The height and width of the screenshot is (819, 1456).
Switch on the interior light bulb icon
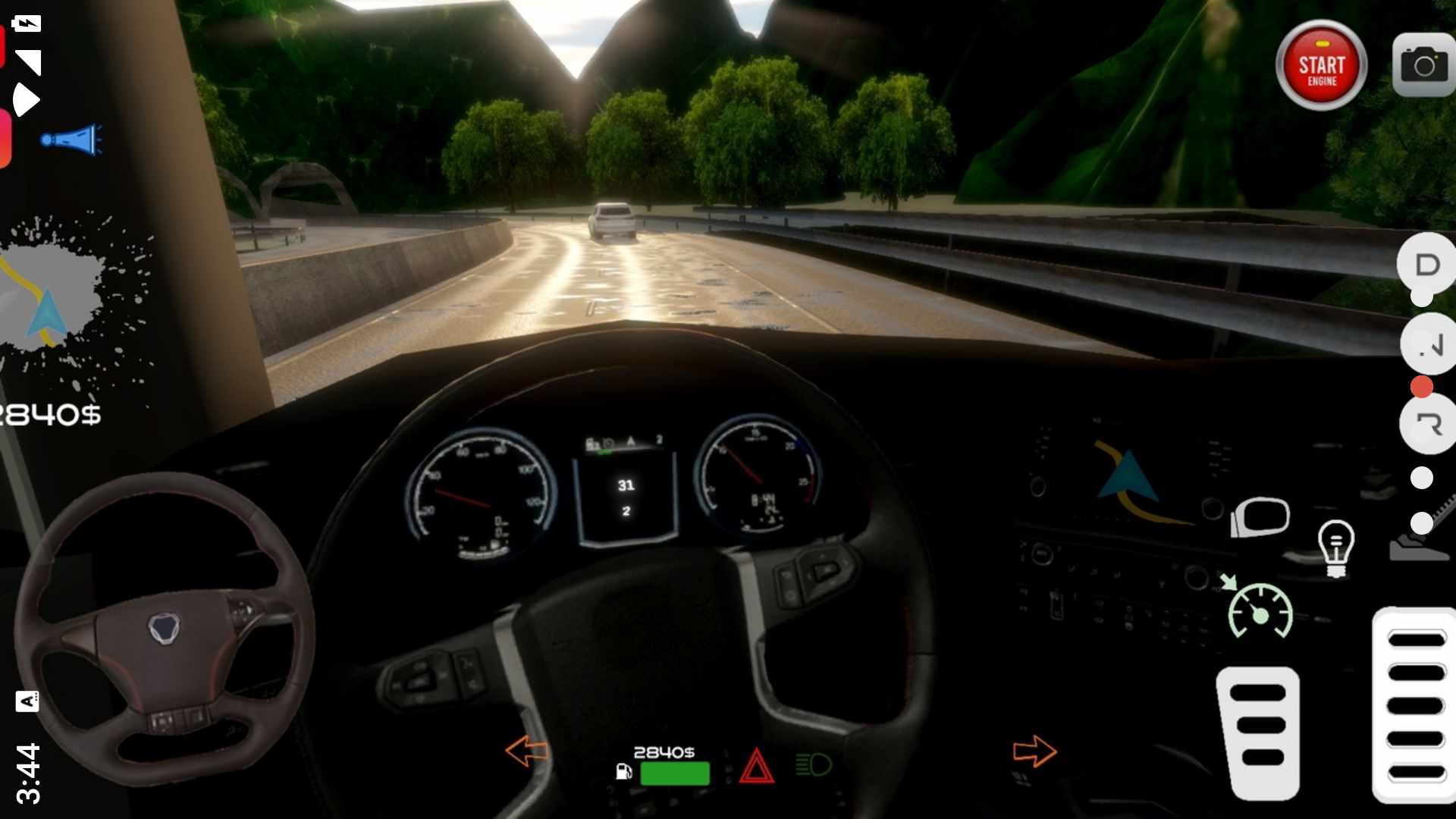click(1335, 548)
